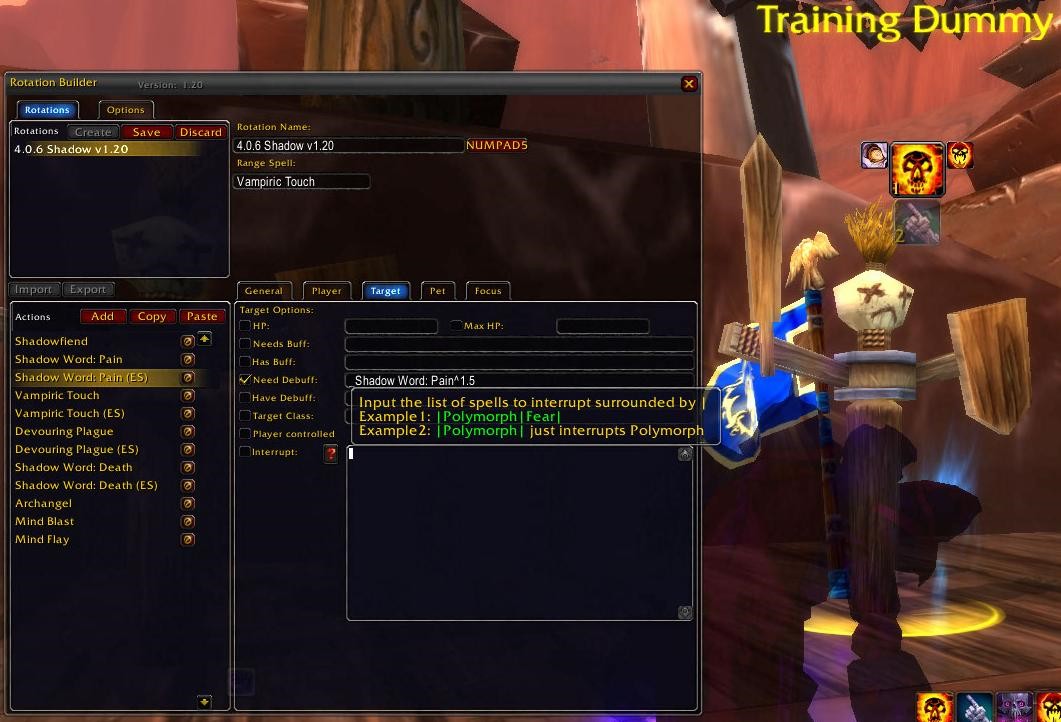This screenshot has height=722, width=1061.
Task: Select the 4.0.6 Shadow v1.20 rotation
Action: pos(72,149)
